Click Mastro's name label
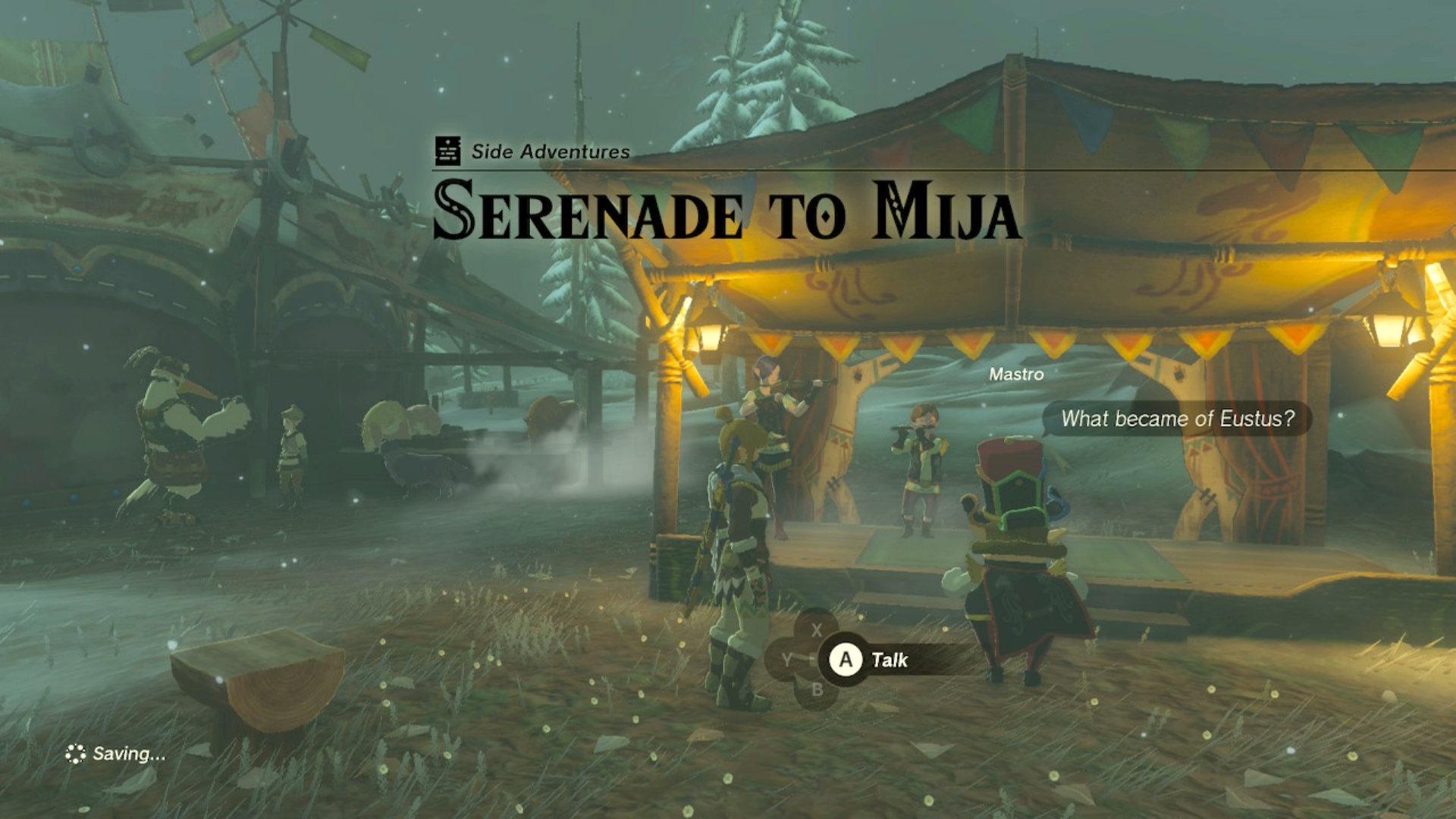1456x819 pixels. [x=1016, y=374]
